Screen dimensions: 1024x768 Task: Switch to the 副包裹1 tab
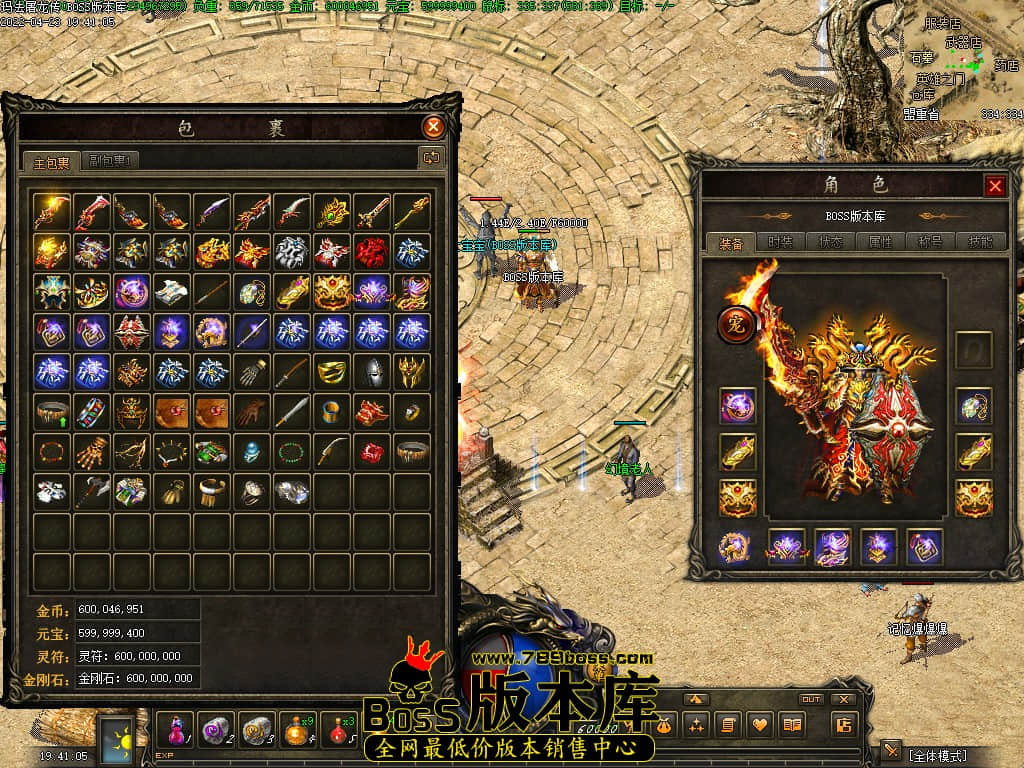click(110, 159)
